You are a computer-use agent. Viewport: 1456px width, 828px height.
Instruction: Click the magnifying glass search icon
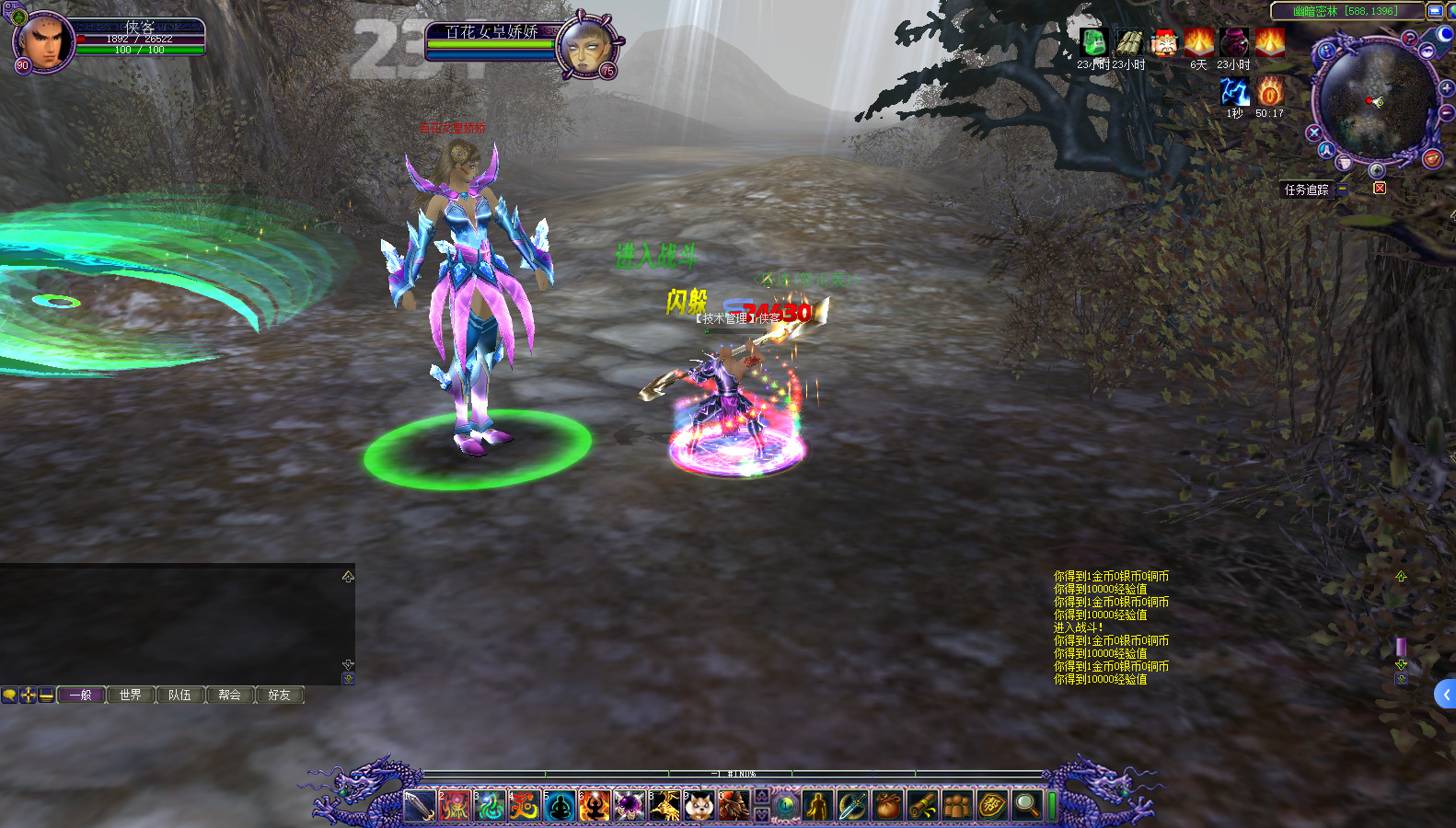tap(1027, 806)
